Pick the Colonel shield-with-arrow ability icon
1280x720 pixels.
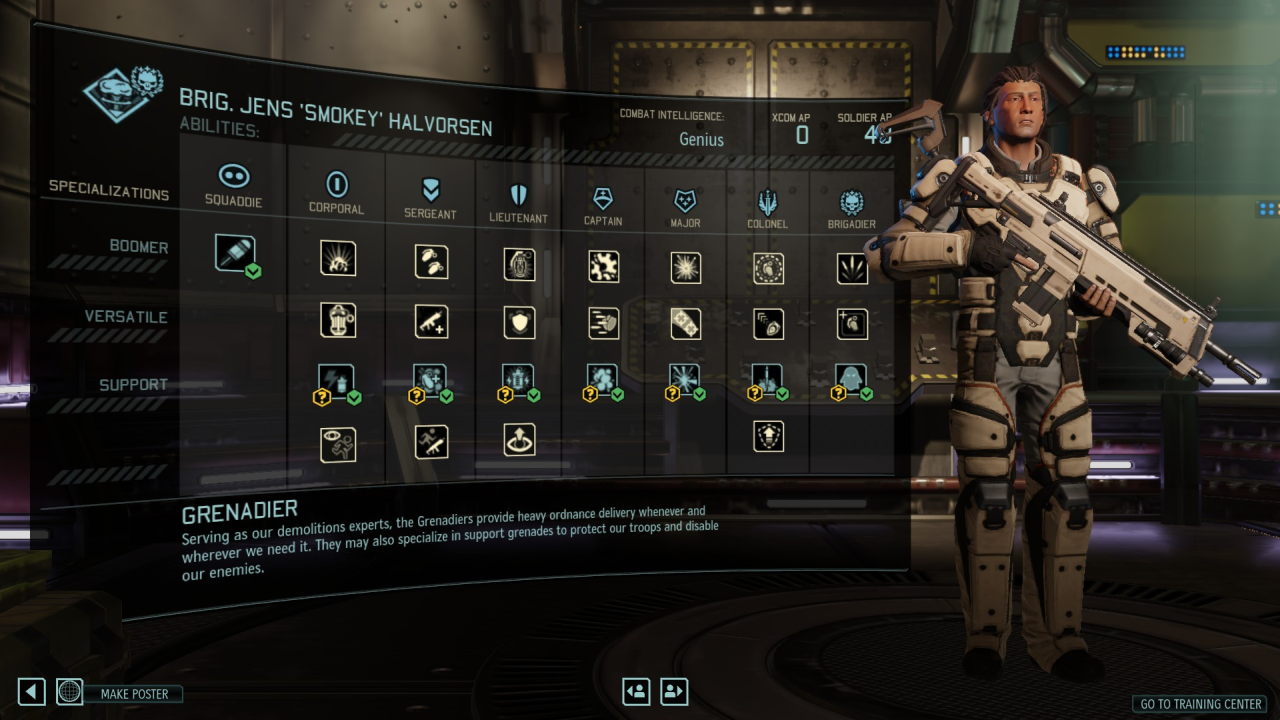click(768, 436)
